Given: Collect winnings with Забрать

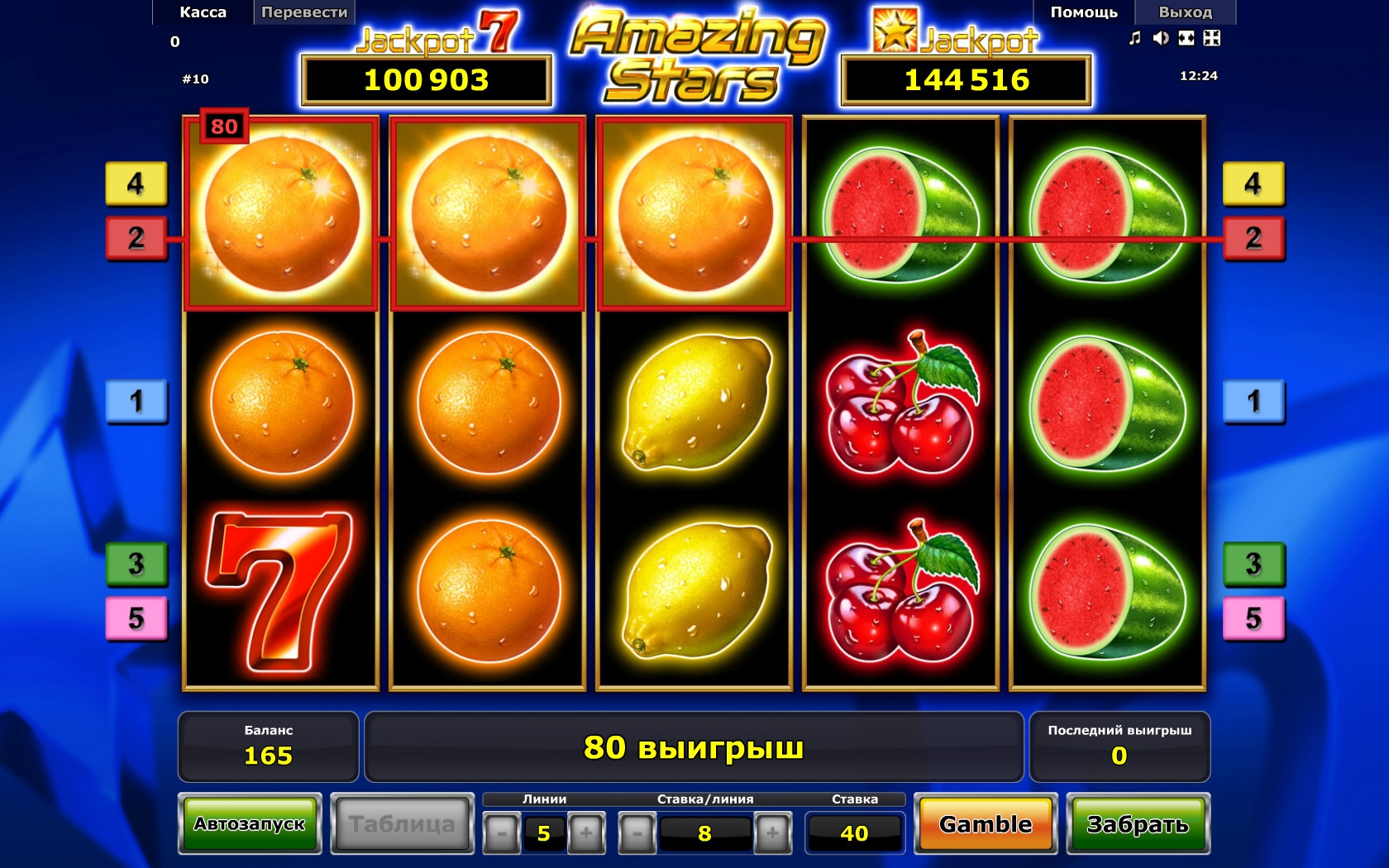Looking at the screenshot, I should click(x=1138, y=824).
